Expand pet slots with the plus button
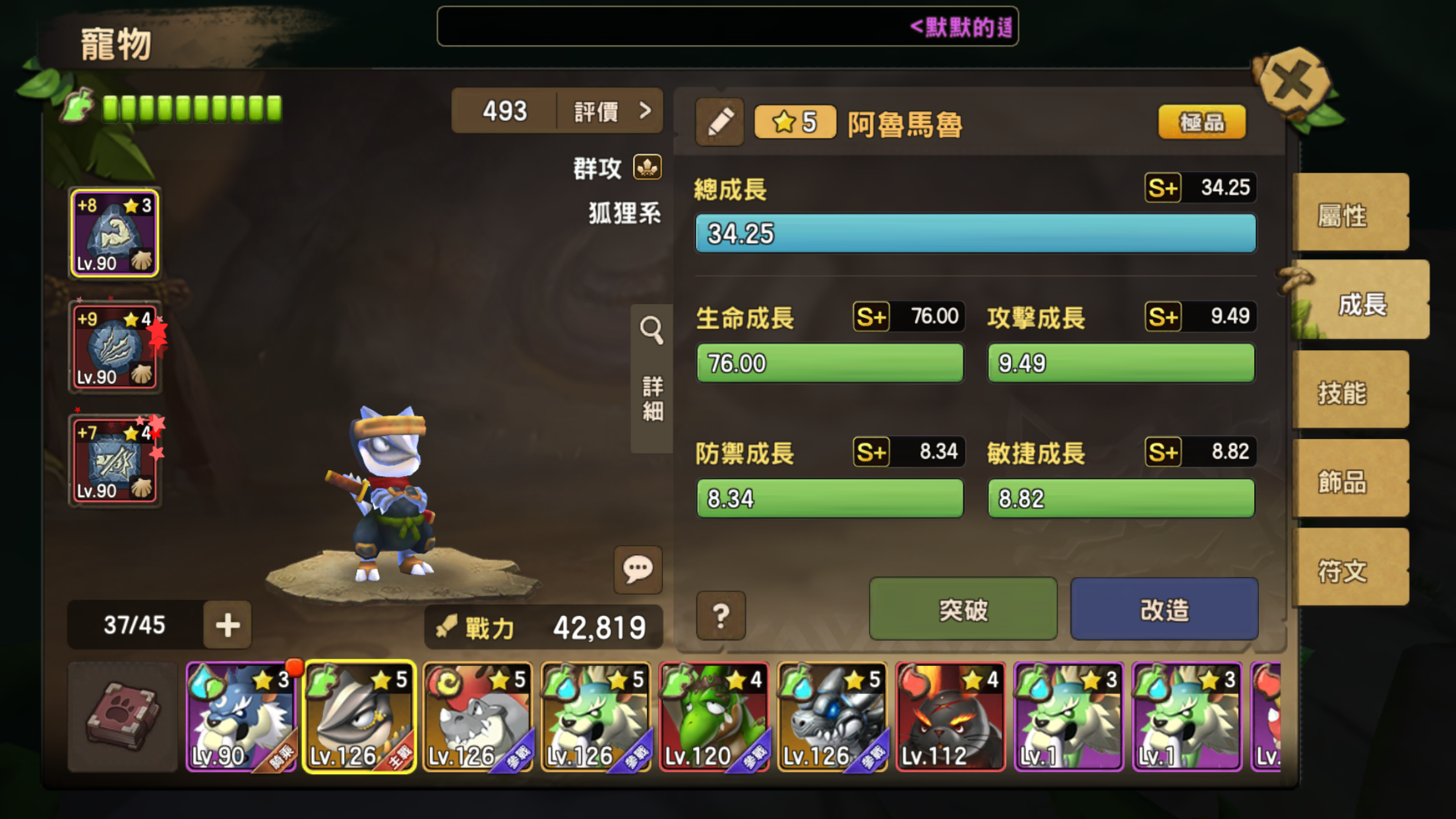 (x=227, y=624)
